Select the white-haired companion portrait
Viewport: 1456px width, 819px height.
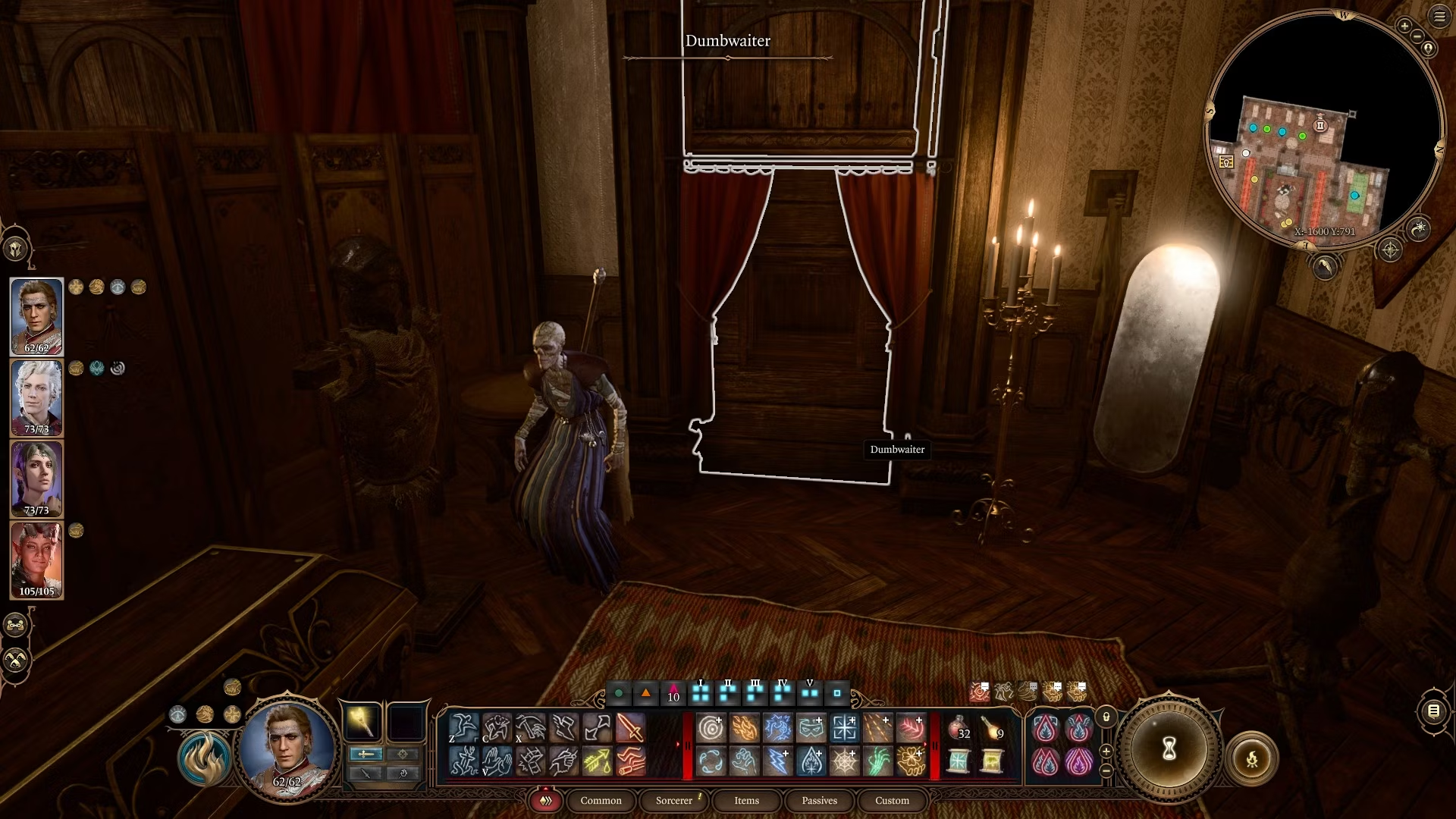click(x=36, y=398)
